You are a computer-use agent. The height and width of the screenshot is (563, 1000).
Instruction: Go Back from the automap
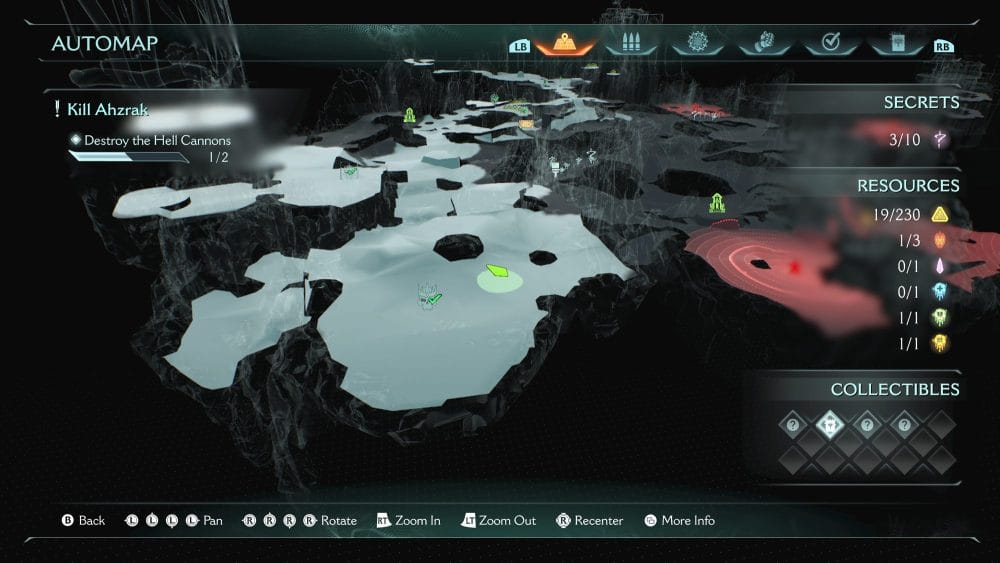pos(84,521)
